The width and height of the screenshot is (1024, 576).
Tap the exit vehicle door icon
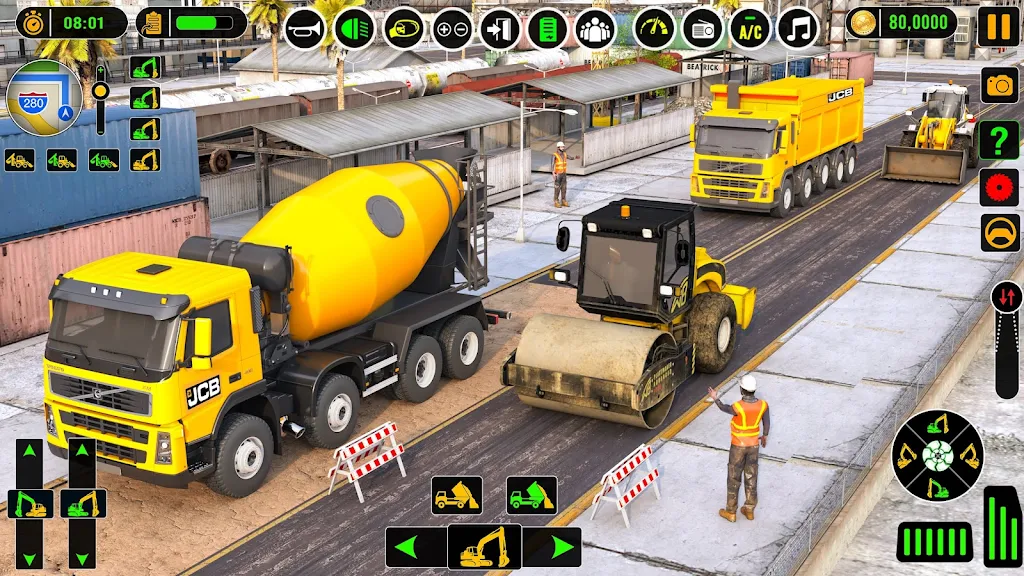499,28
